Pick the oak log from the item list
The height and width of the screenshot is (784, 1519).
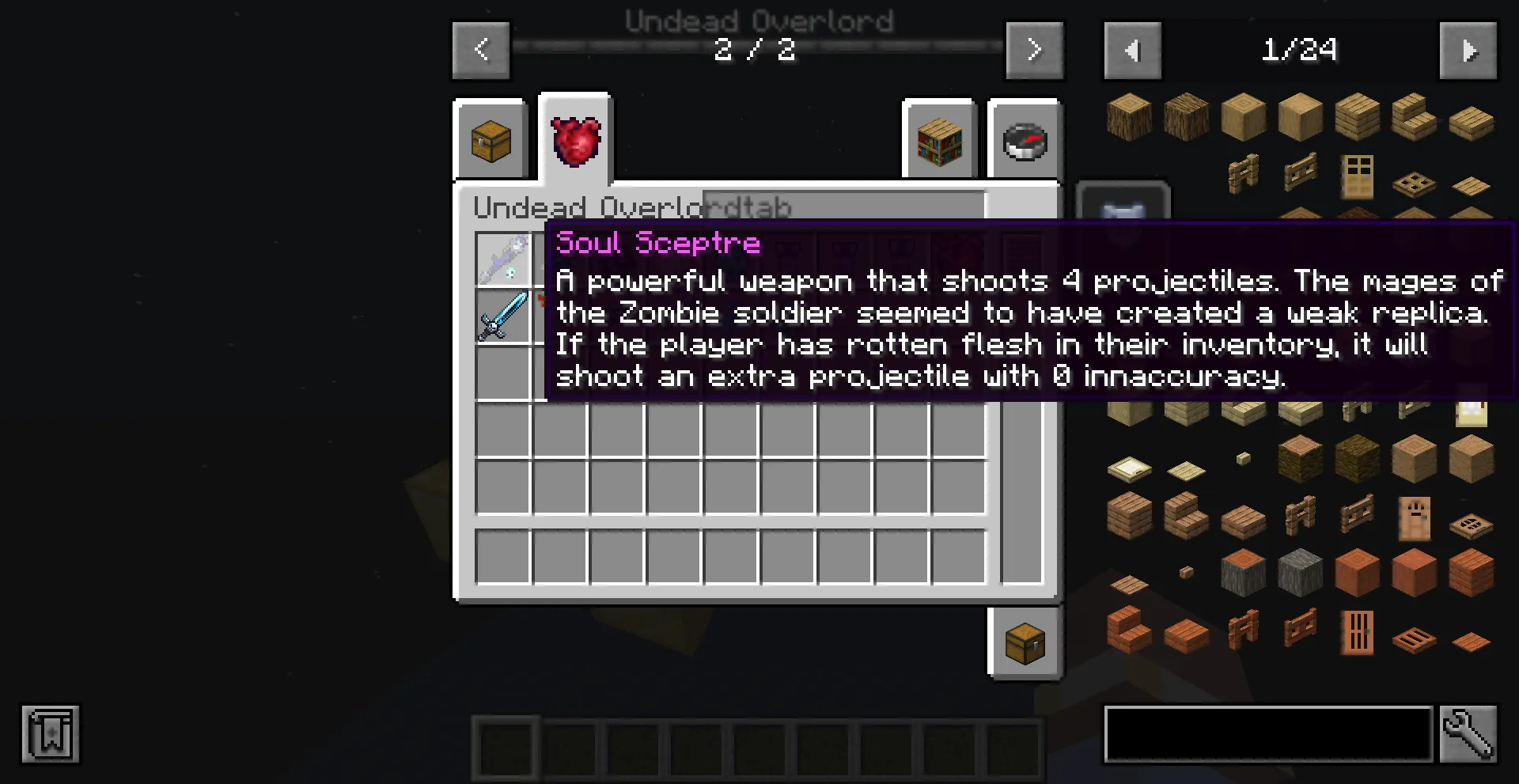click(x=1128, y=116)
